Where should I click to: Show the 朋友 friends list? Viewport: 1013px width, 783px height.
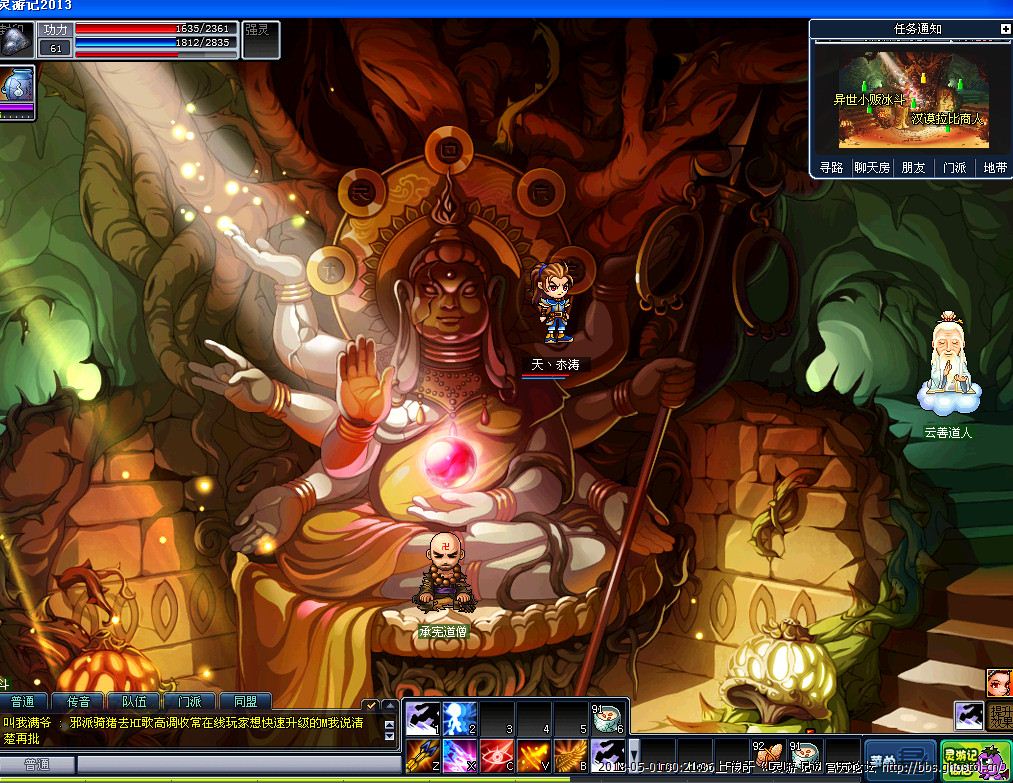pos(913,168)
